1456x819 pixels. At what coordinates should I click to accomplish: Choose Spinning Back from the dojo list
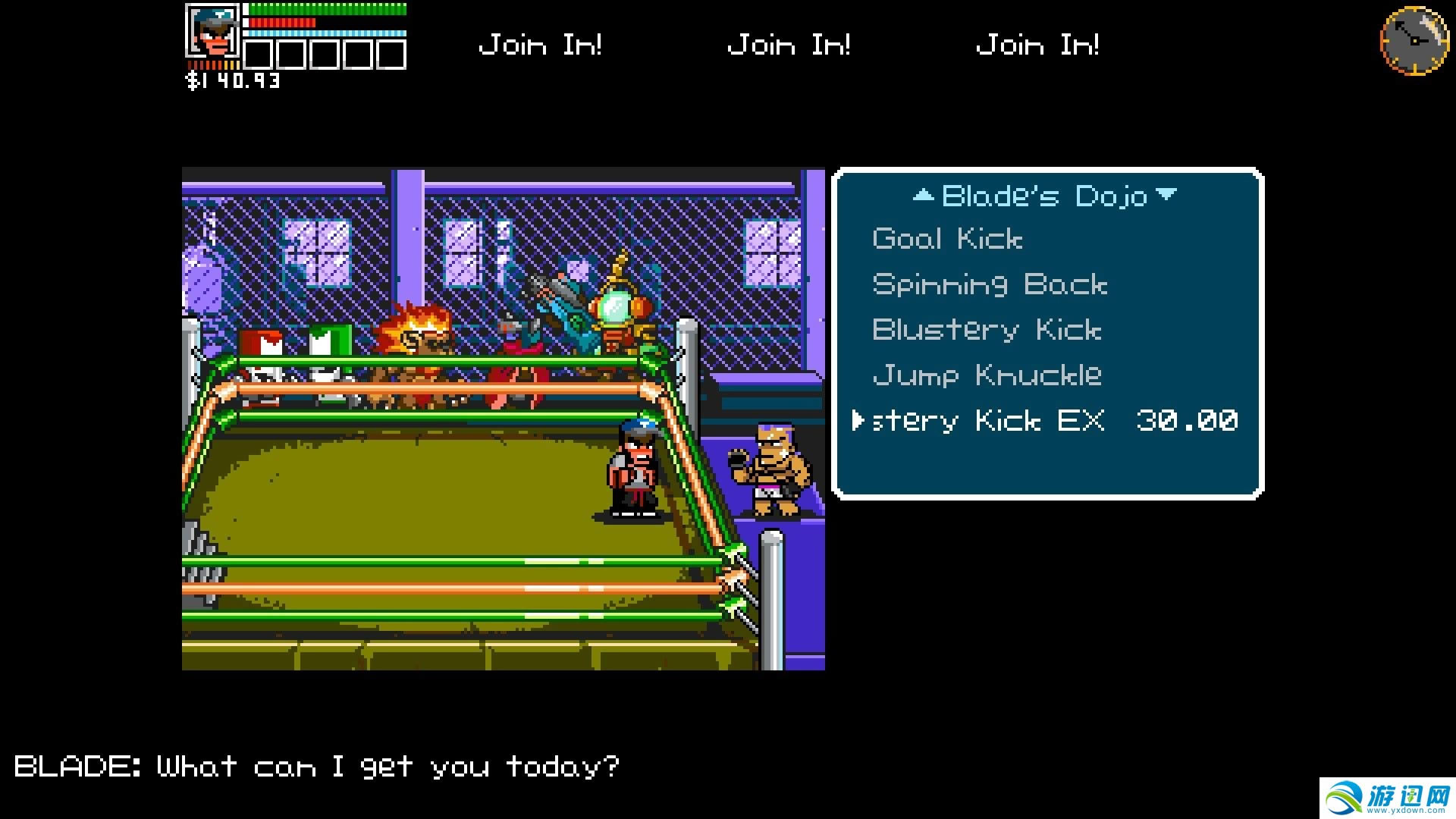(990, 285)
